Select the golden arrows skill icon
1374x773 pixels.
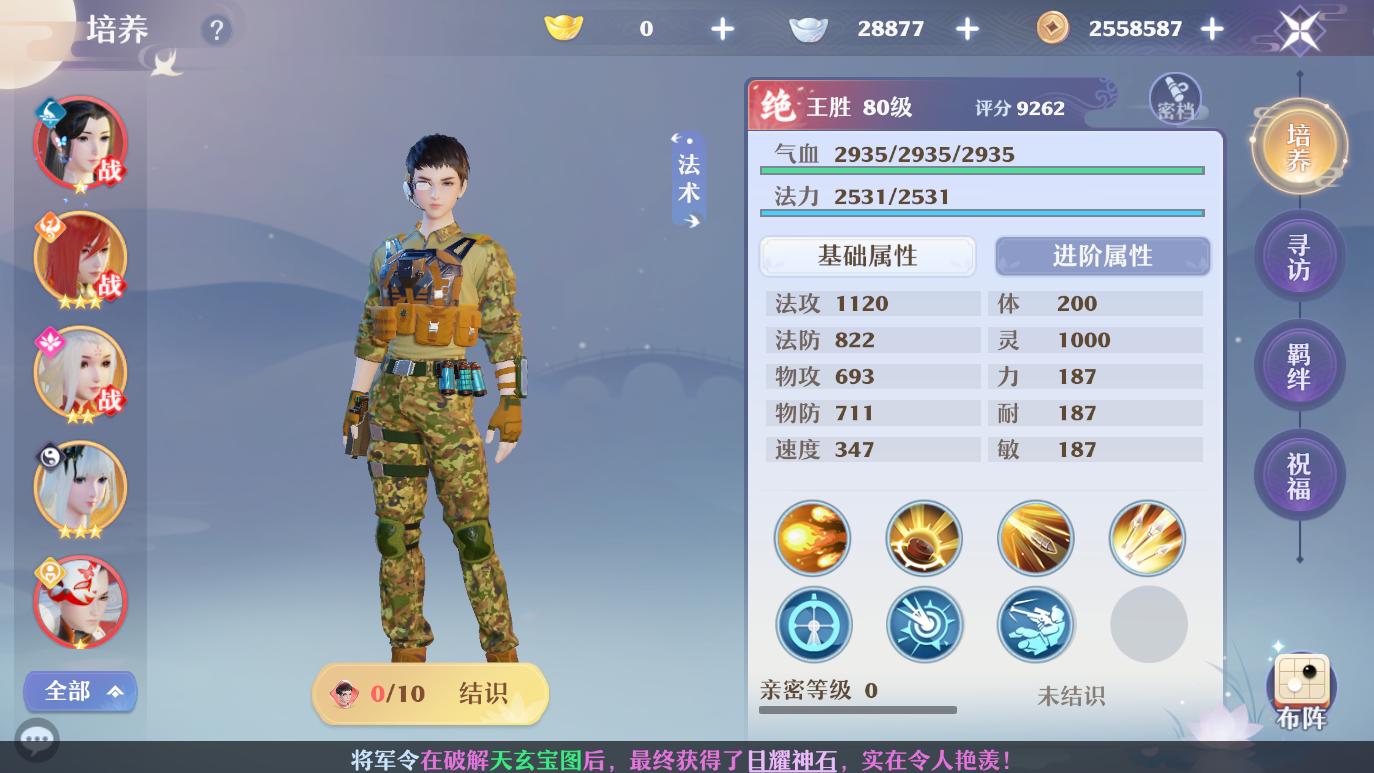coord(1147,538)
